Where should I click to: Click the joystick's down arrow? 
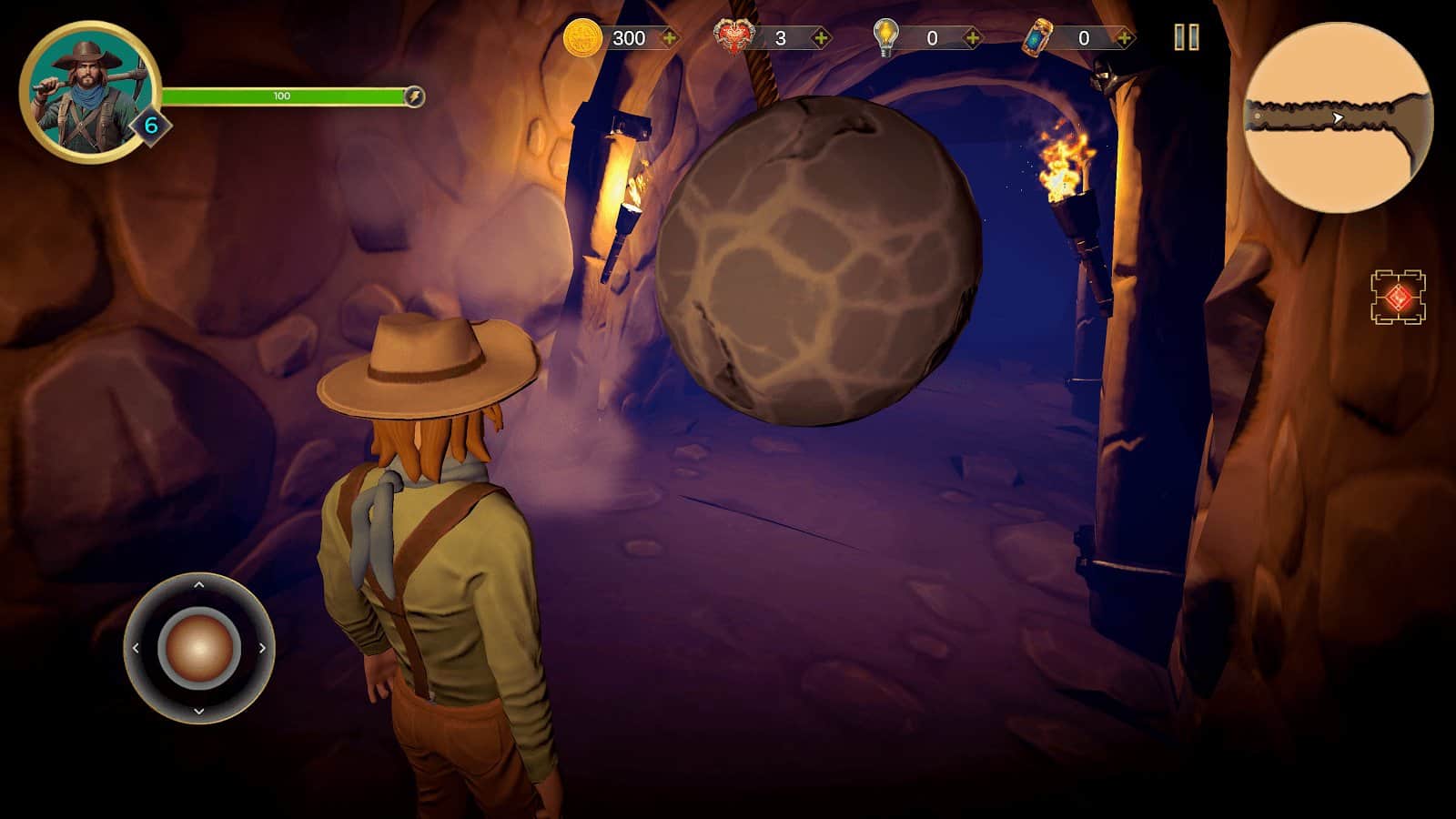(x=199, y=711)
